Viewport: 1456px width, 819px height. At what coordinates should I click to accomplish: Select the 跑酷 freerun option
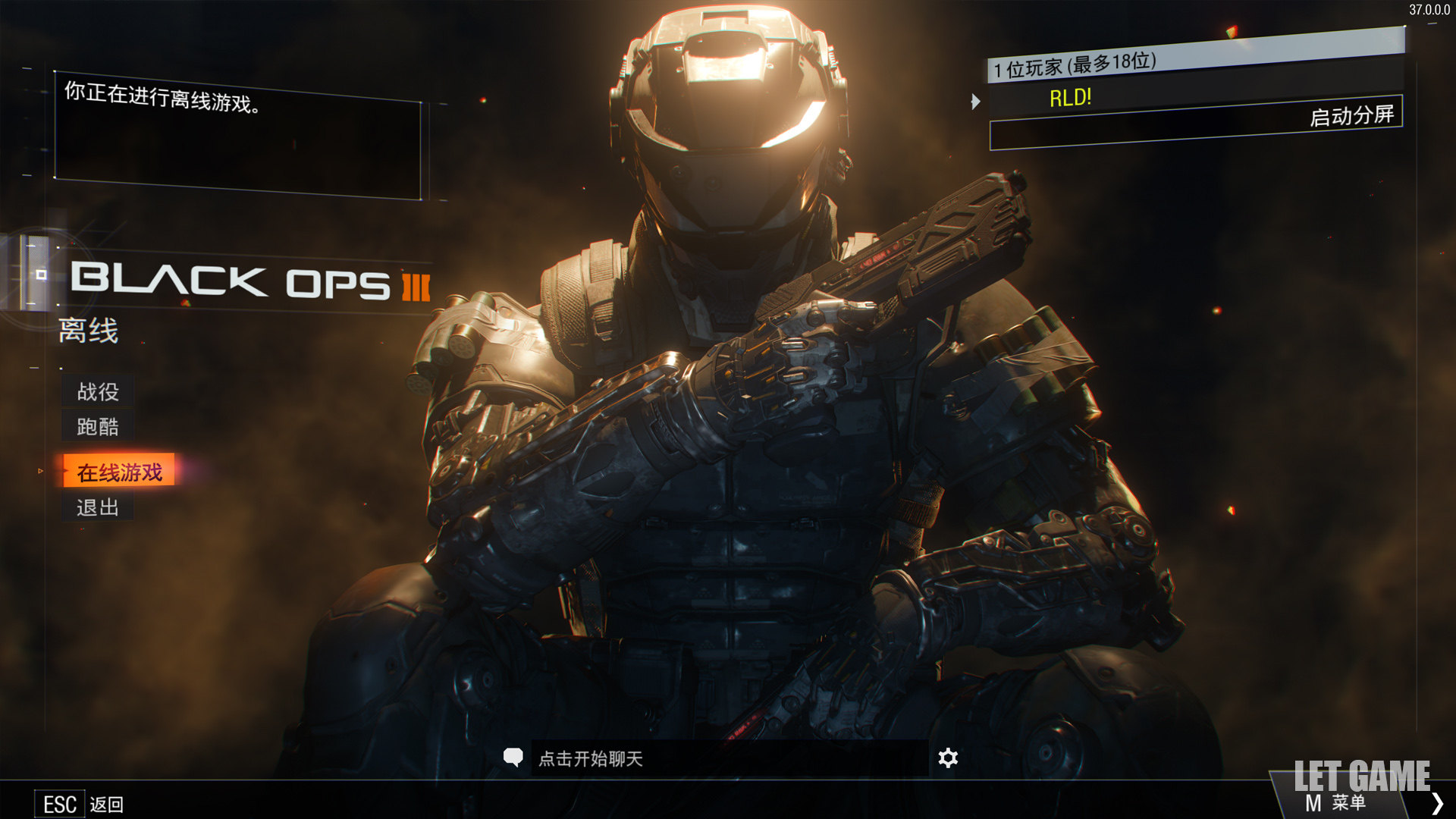tap(98, 426)
